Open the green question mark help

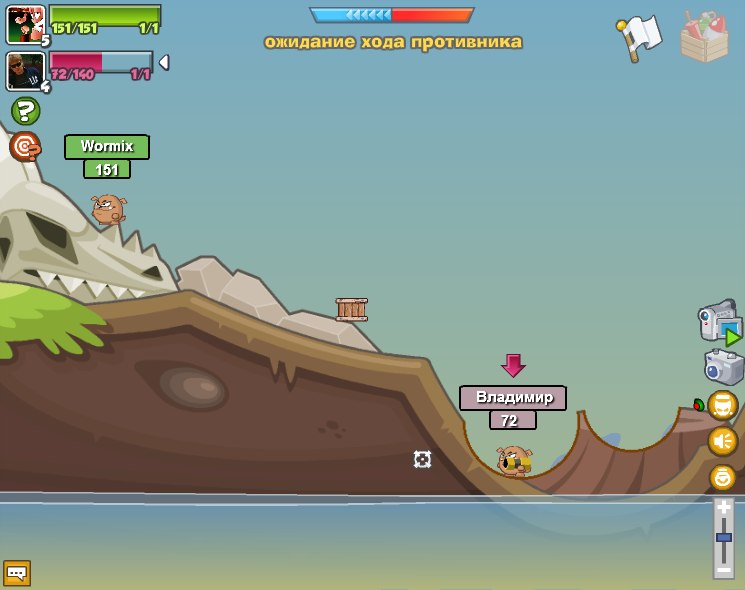coord(25,111)
